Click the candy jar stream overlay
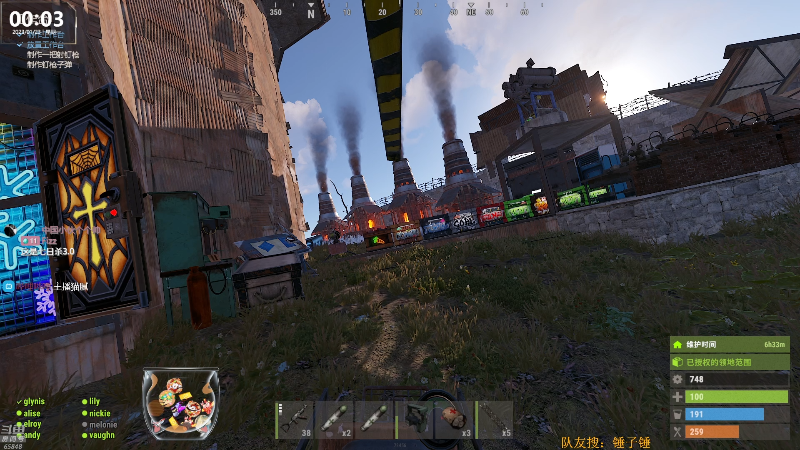Screen dimensions: 800x450 (x=180, y=403)
